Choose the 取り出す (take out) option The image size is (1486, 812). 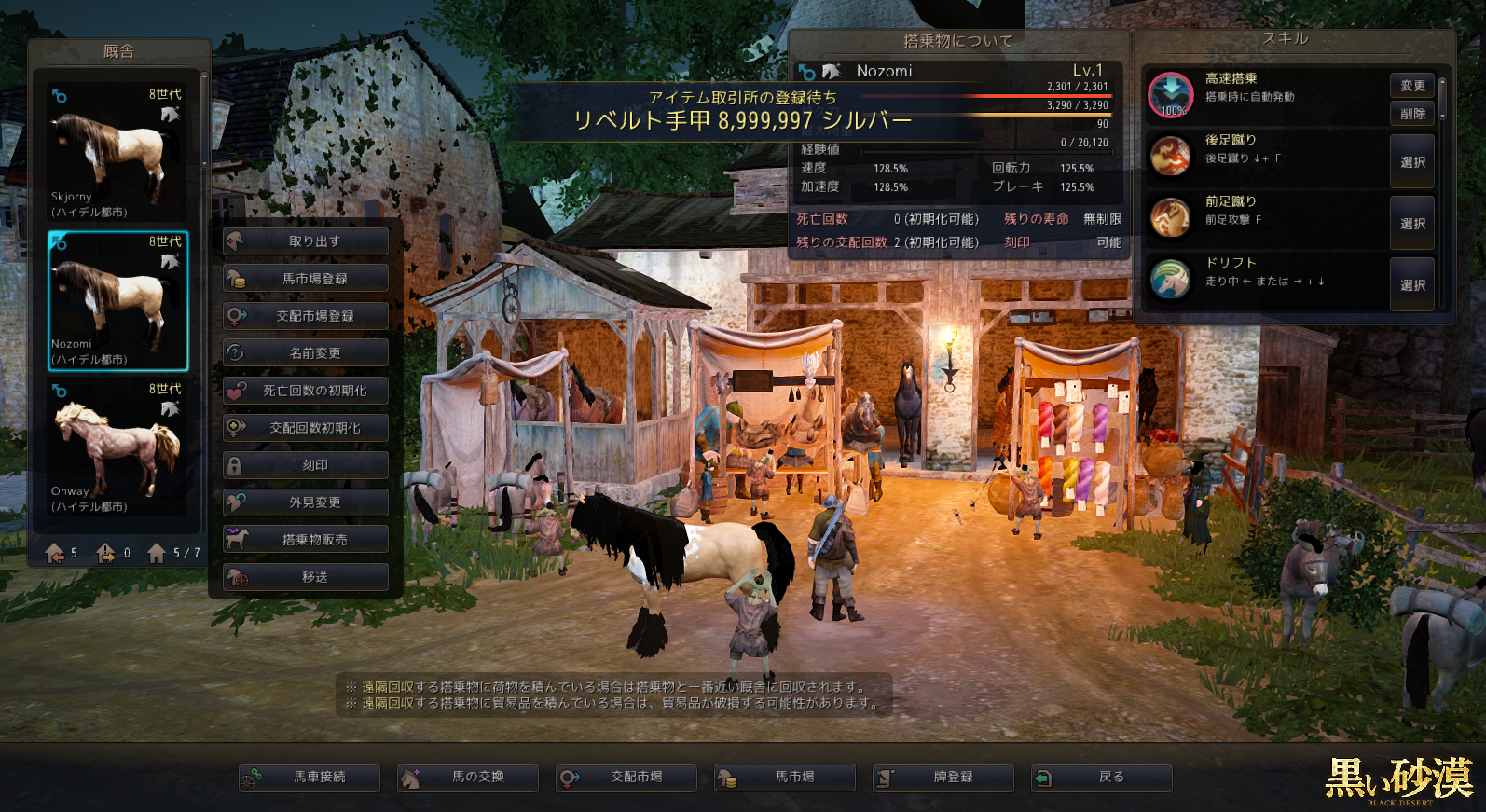pos(306,241)
